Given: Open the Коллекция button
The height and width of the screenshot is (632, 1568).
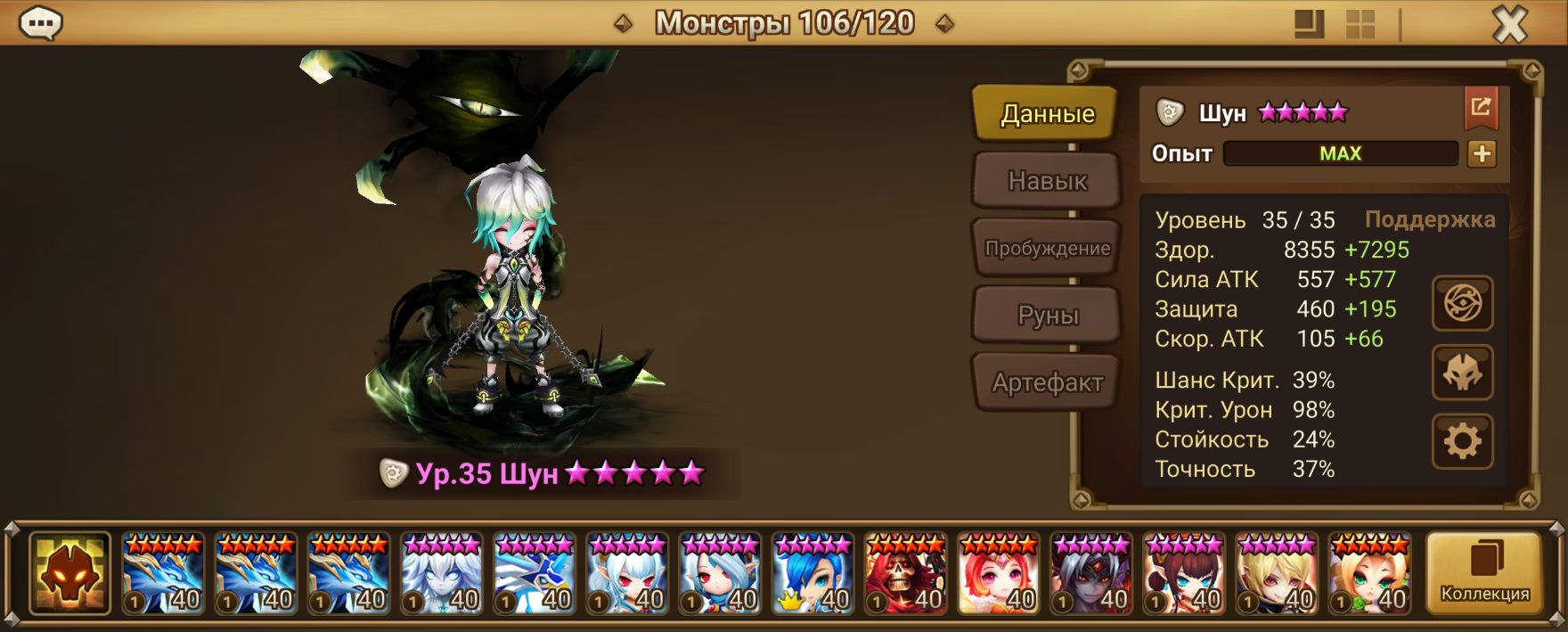Looking at the screenshot, I should [x=1484, y=573].
